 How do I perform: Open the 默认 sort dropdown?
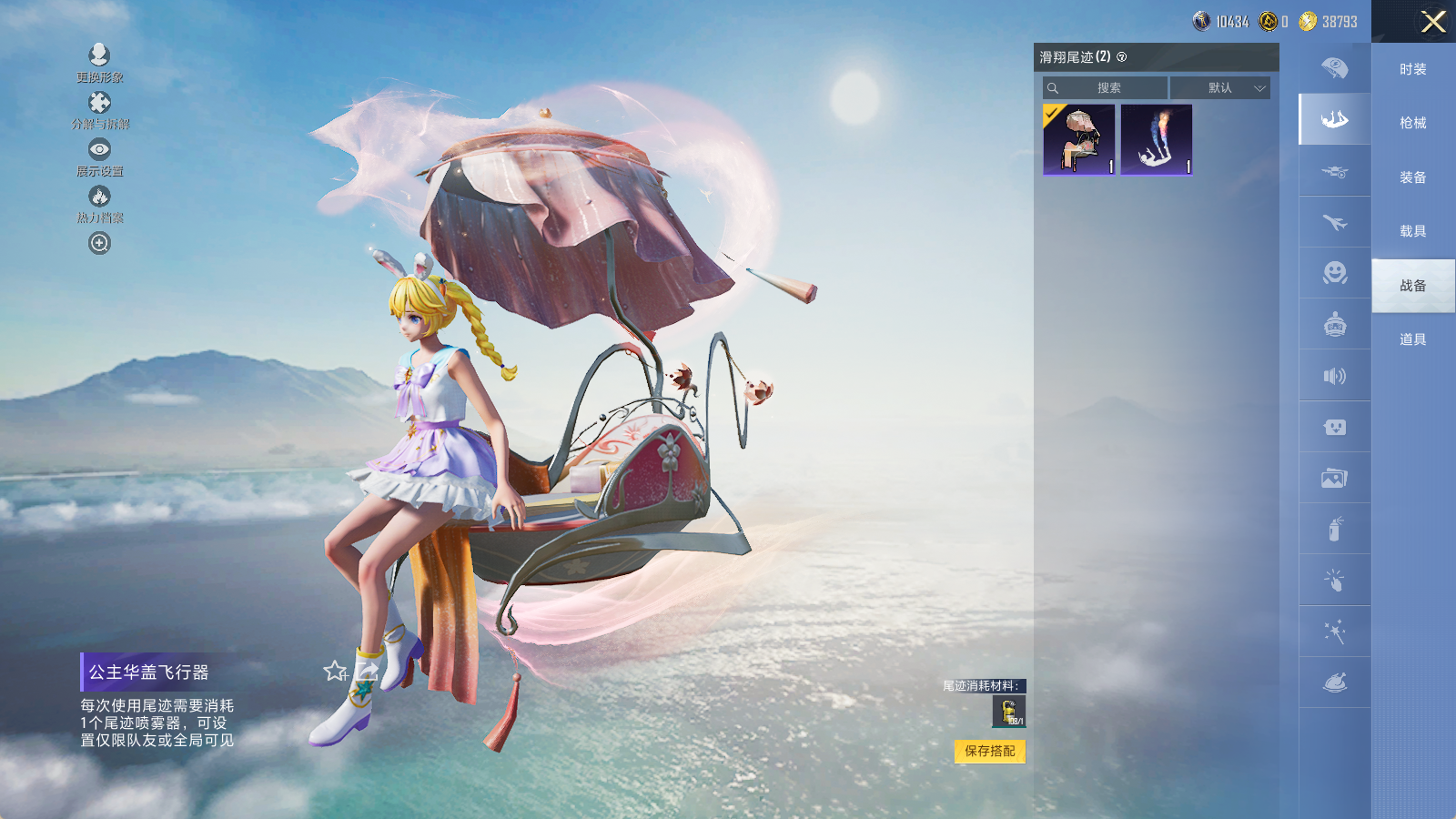tap(1220, 88)
